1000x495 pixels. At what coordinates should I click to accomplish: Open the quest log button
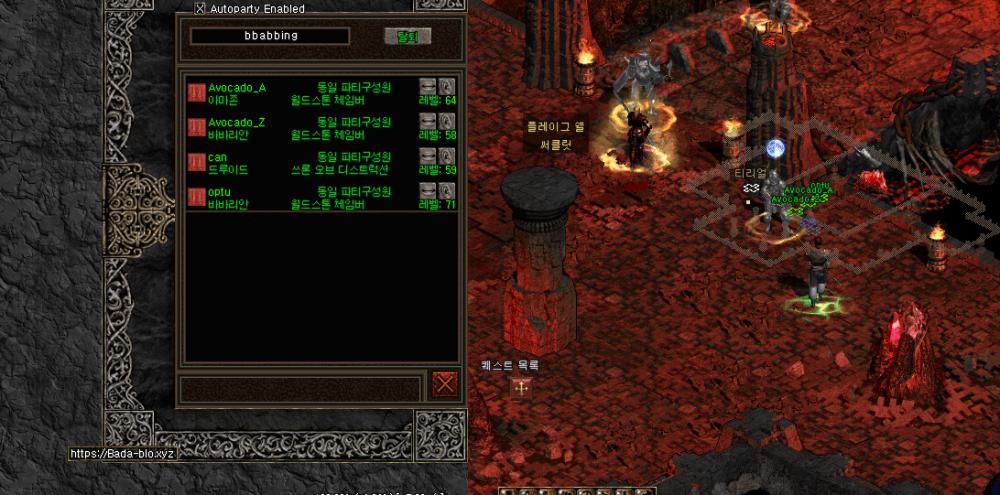[x=520, y=387]
